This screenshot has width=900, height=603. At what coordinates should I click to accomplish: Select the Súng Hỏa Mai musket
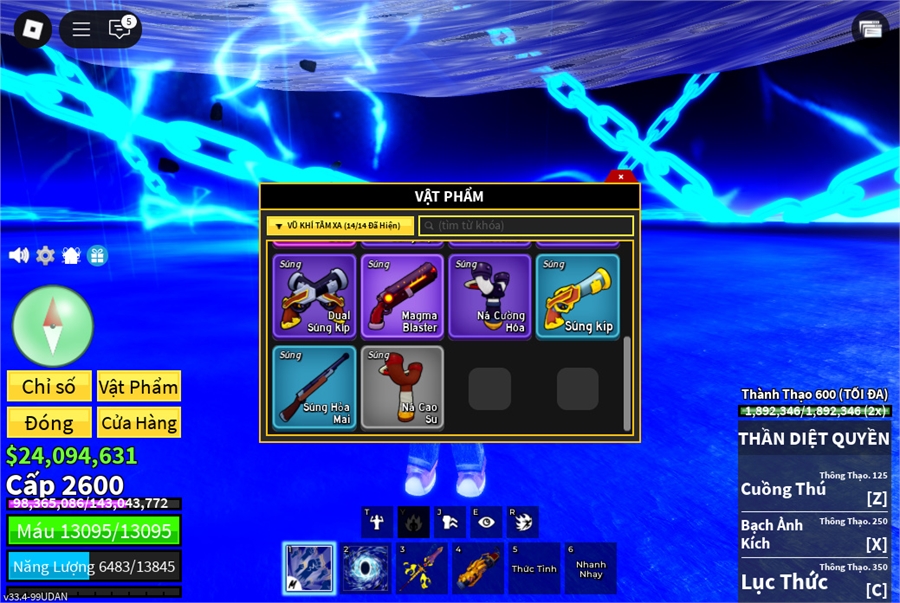pos(314,387)
